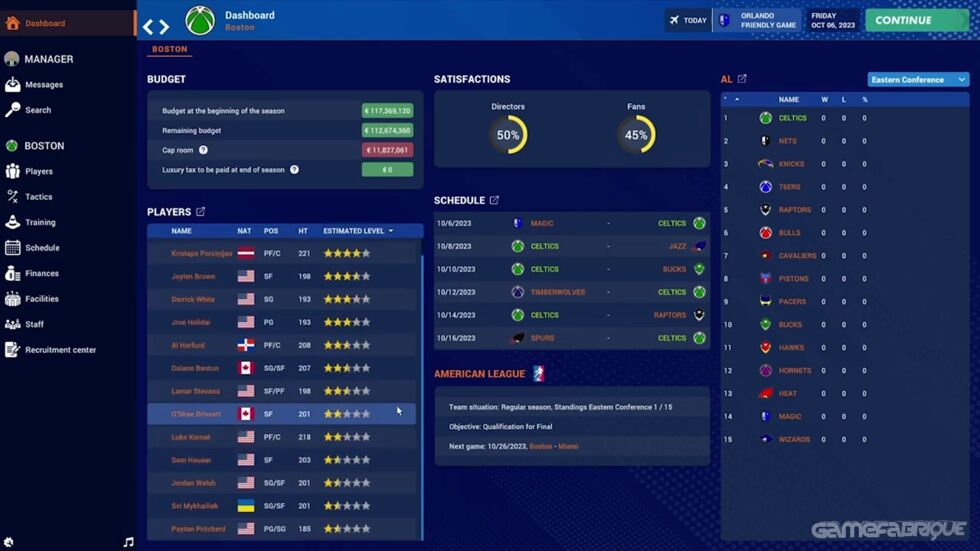Open the Search menu
This screenshot has width=980, height=551.
[38, 110]
